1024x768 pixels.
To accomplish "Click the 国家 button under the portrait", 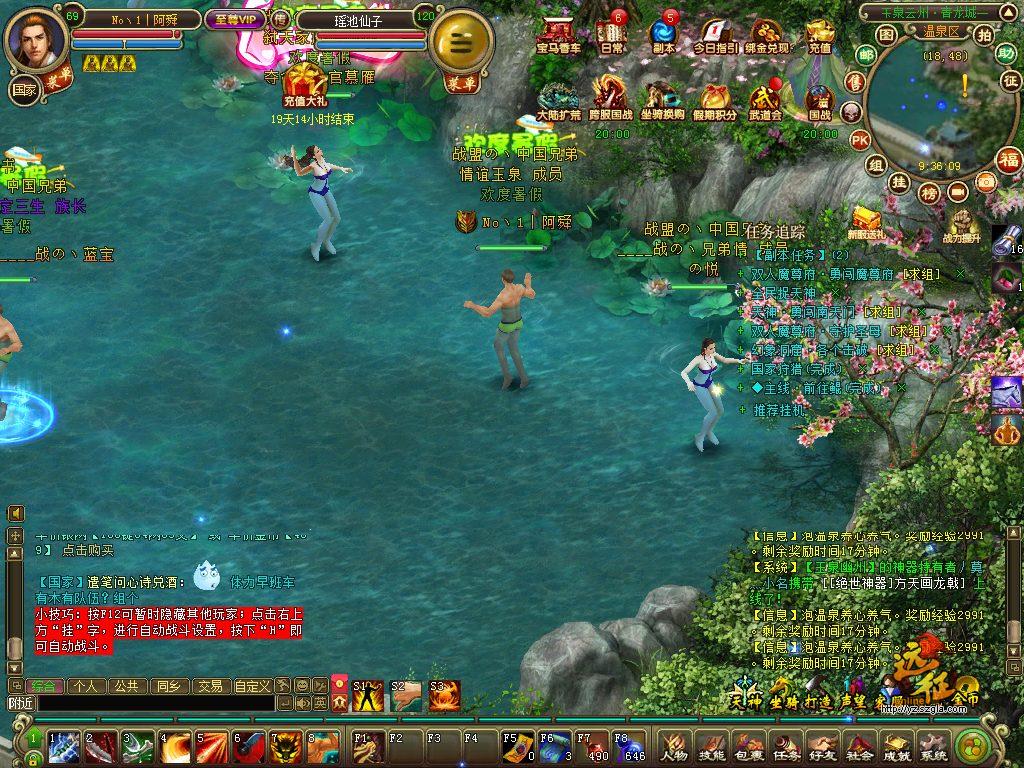I will [23, 89].
